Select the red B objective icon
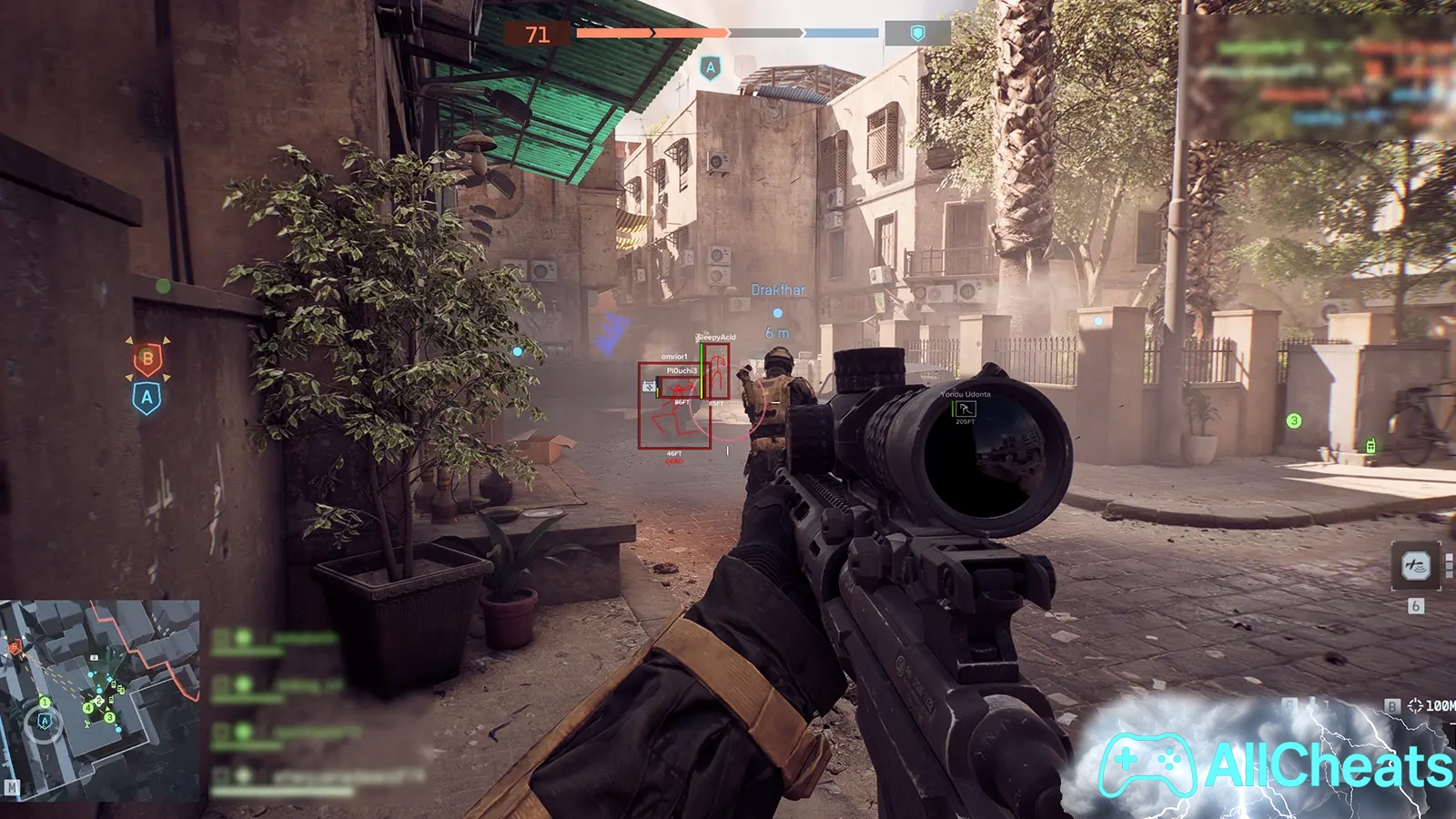1456x819 pixels. [147, 359]
